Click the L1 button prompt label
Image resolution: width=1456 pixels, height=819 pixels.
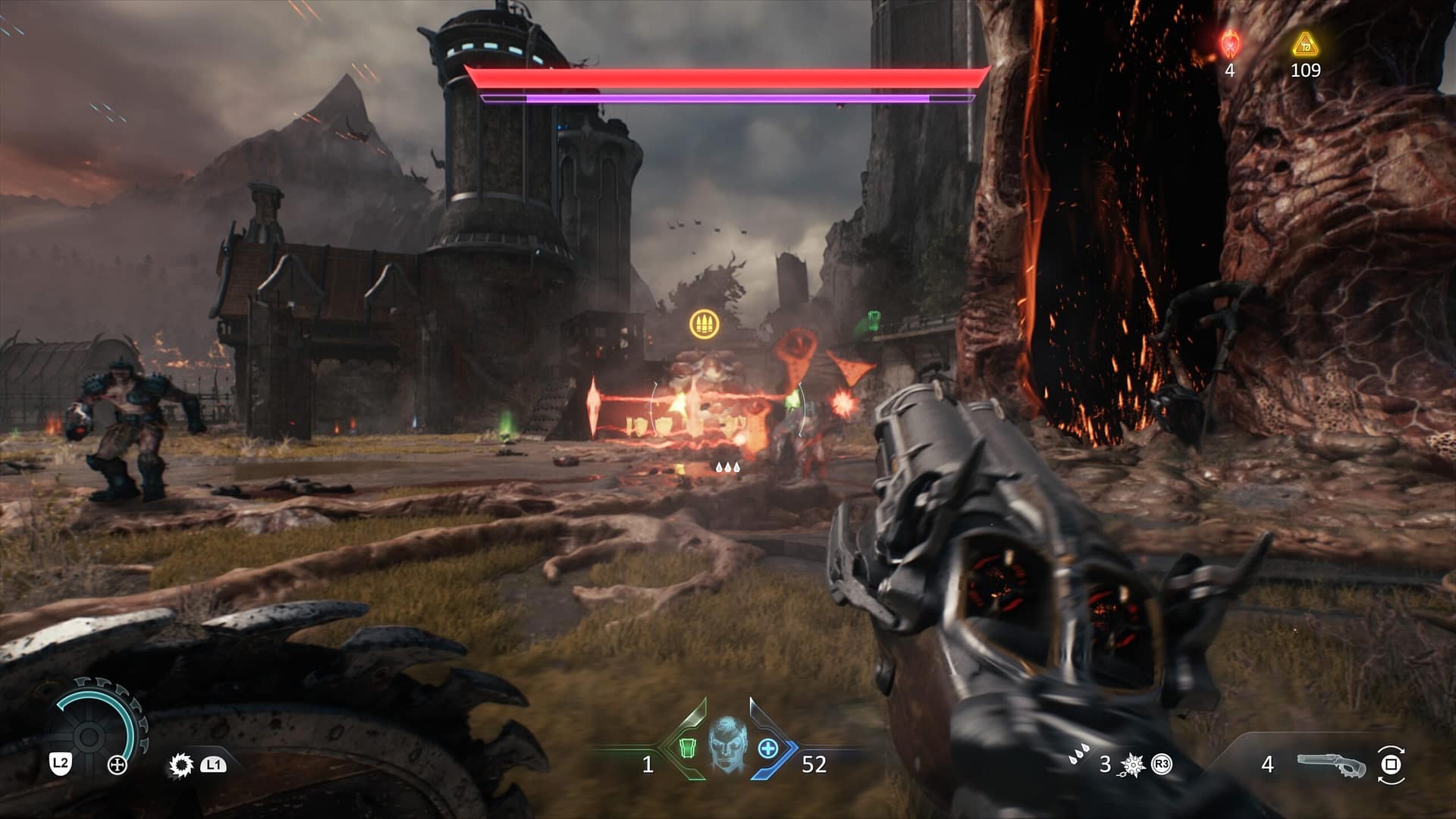215,766
